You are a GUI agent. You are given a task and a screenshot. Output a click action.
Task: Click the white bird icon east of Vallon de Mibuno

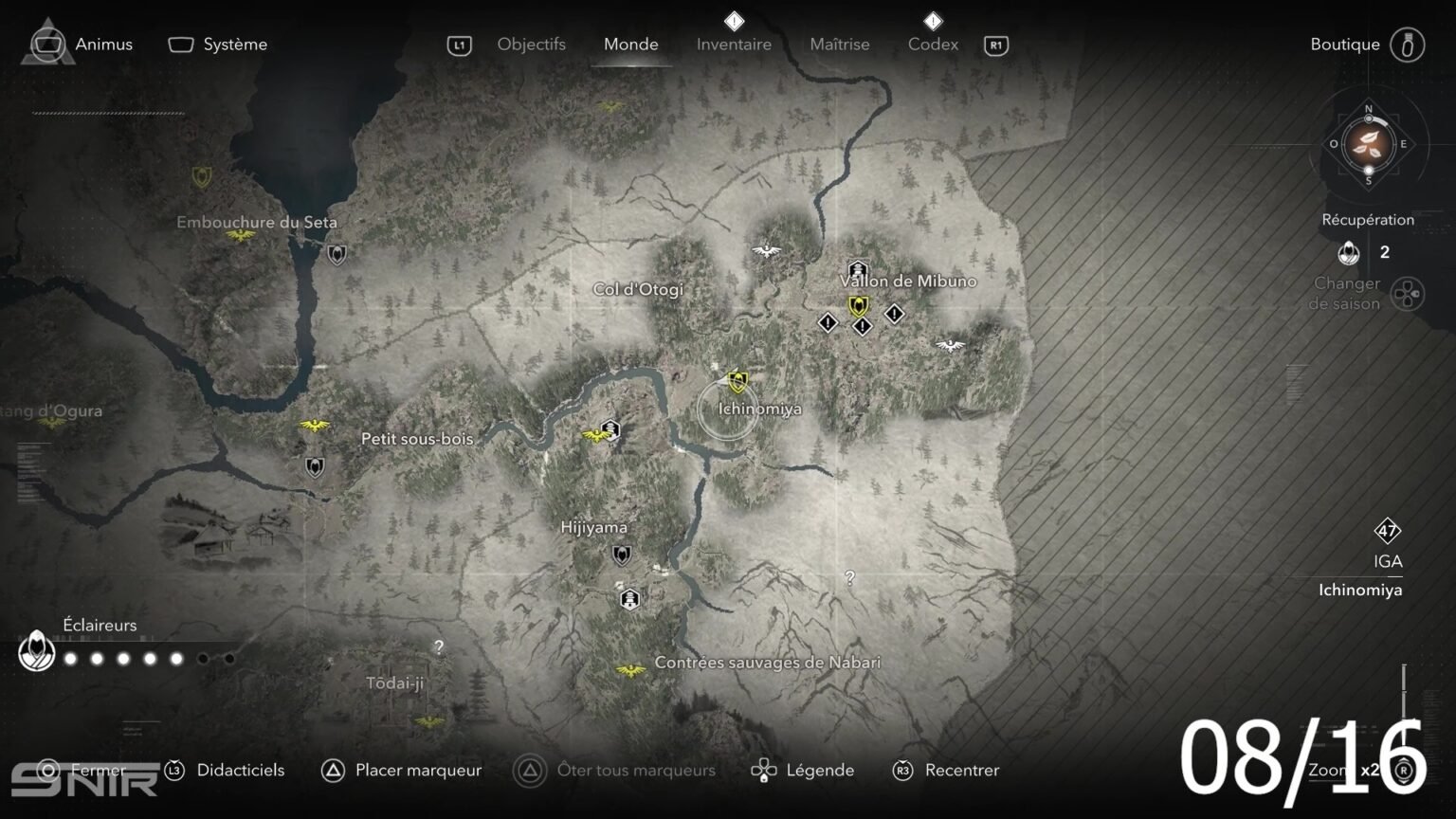949,345
